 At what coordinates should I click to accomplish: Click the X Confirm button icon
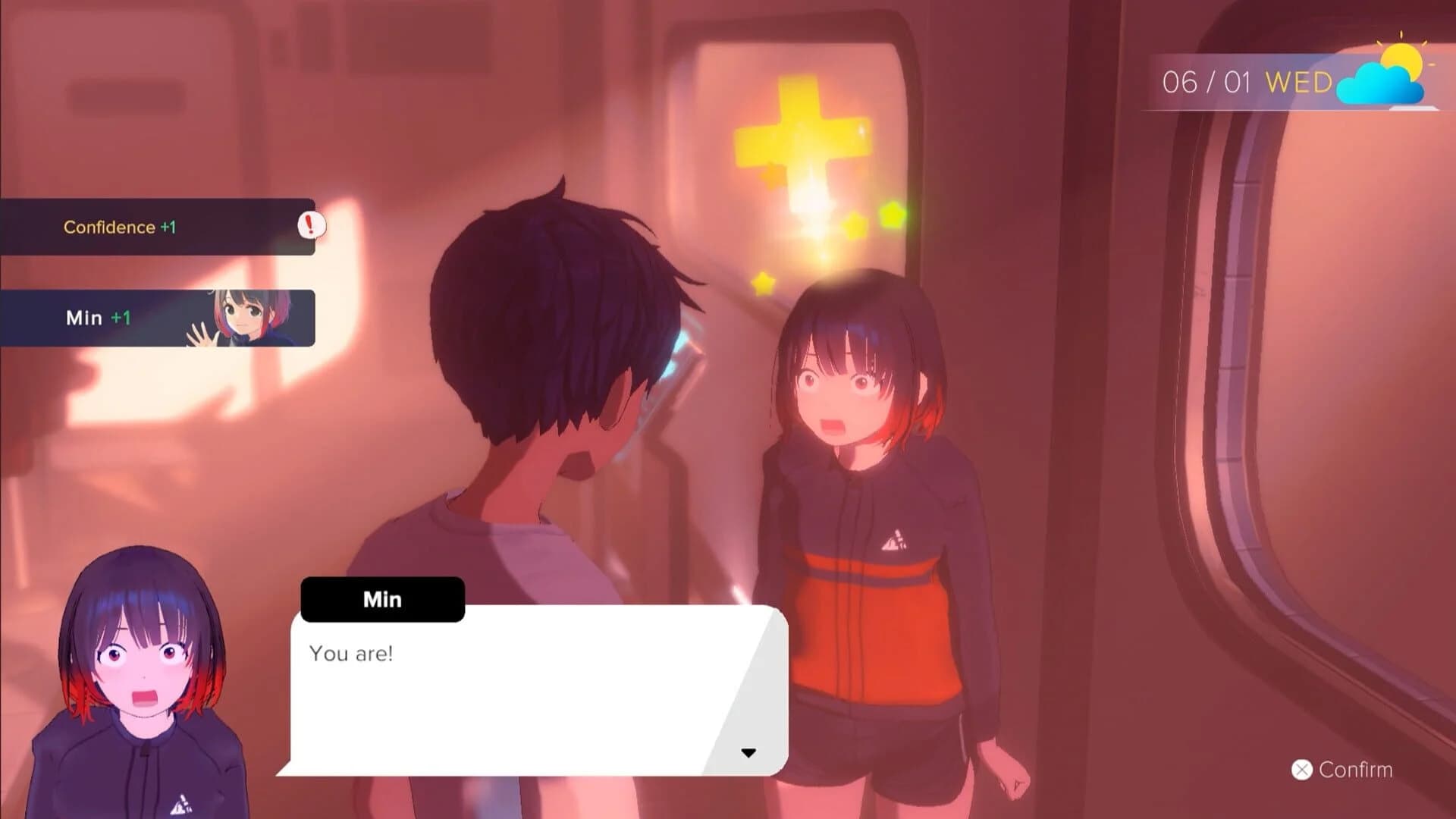(1301, 770)
